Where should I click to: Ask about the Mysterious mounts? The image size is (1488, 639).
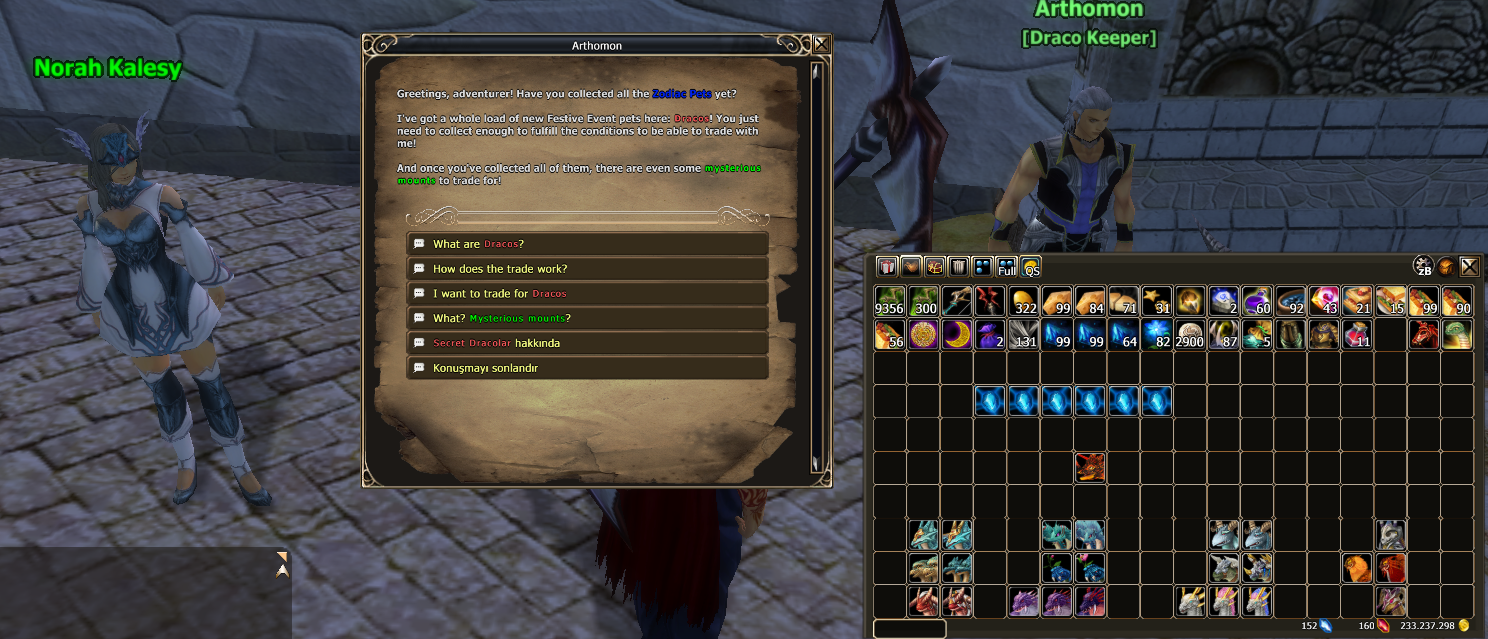(587, 318)
